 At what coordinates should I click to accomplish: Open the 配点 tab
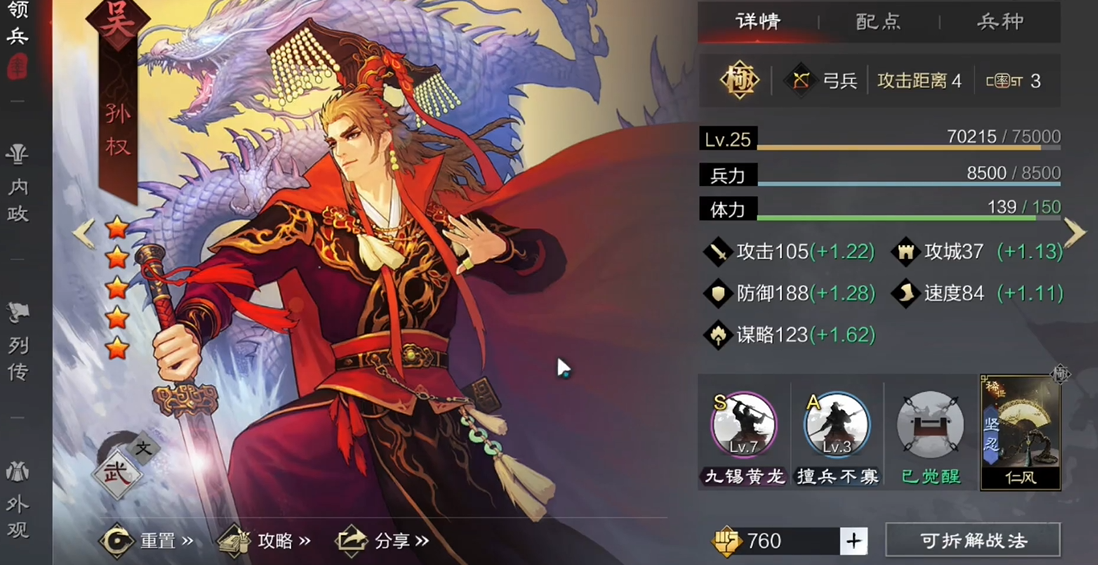[x=878, y=21]
